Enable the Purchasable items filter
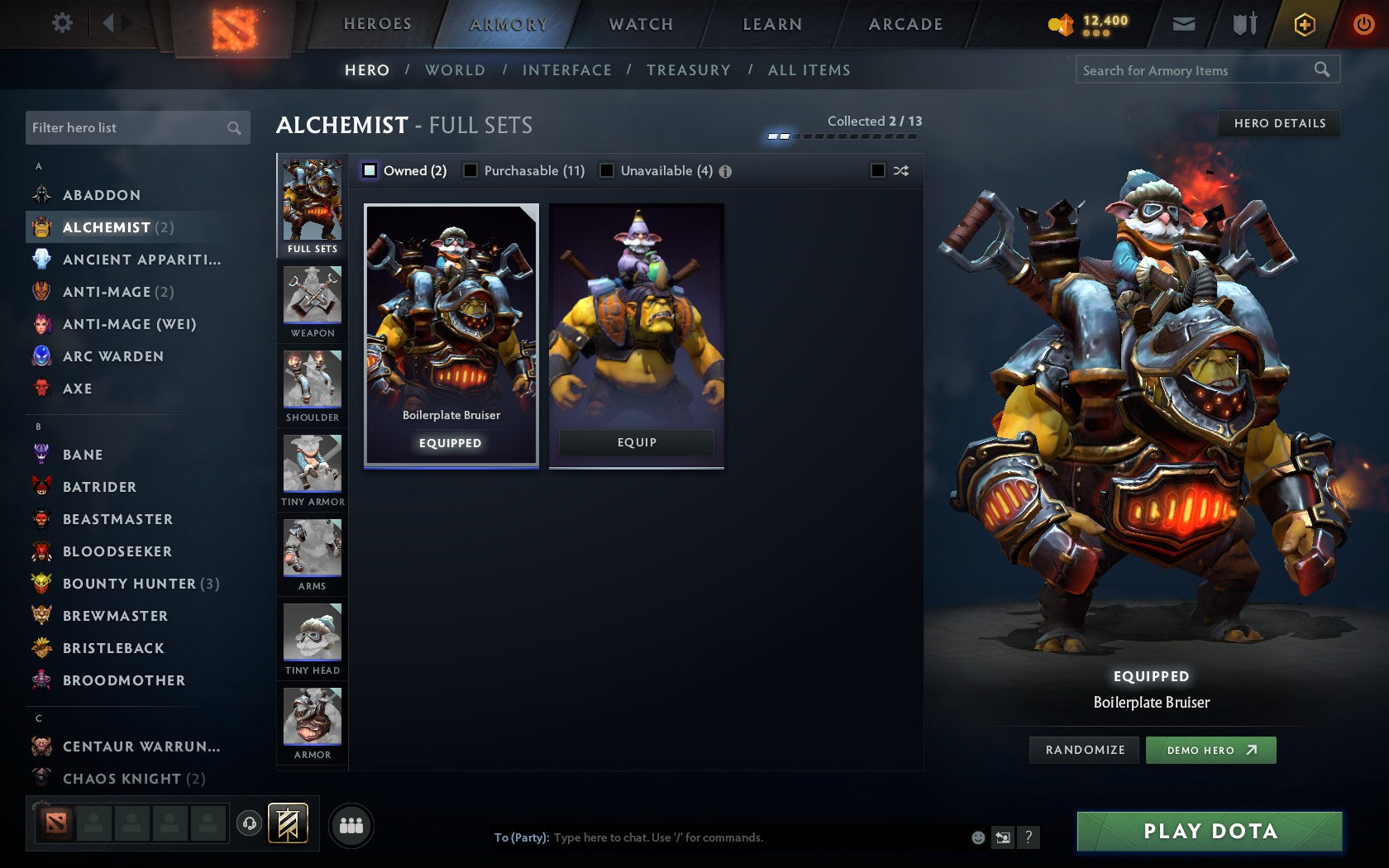The image size is (1389, 868). [471, 170]
